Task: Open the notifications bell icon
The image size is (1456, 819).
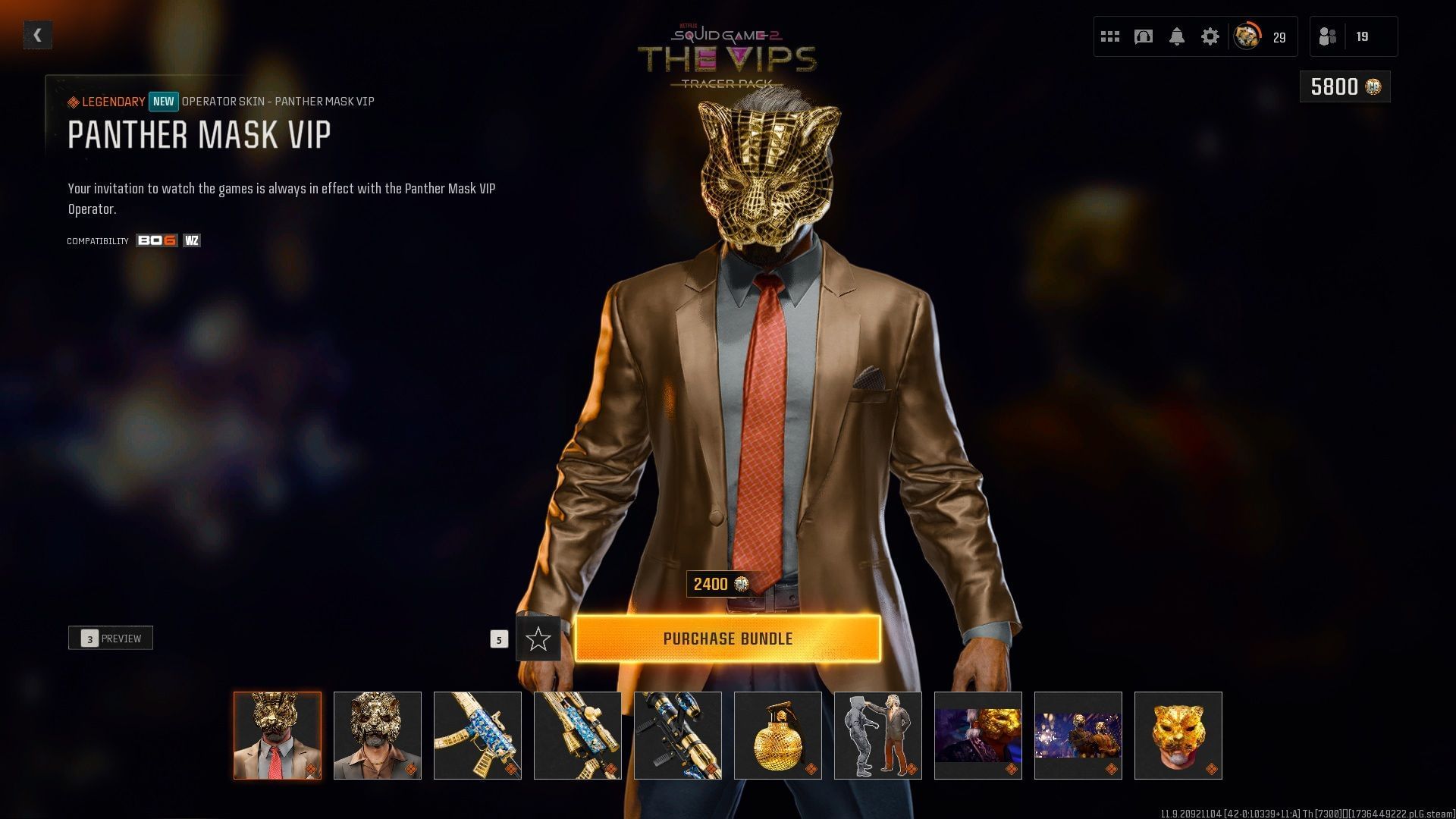Action: (x=1178, y=36)
